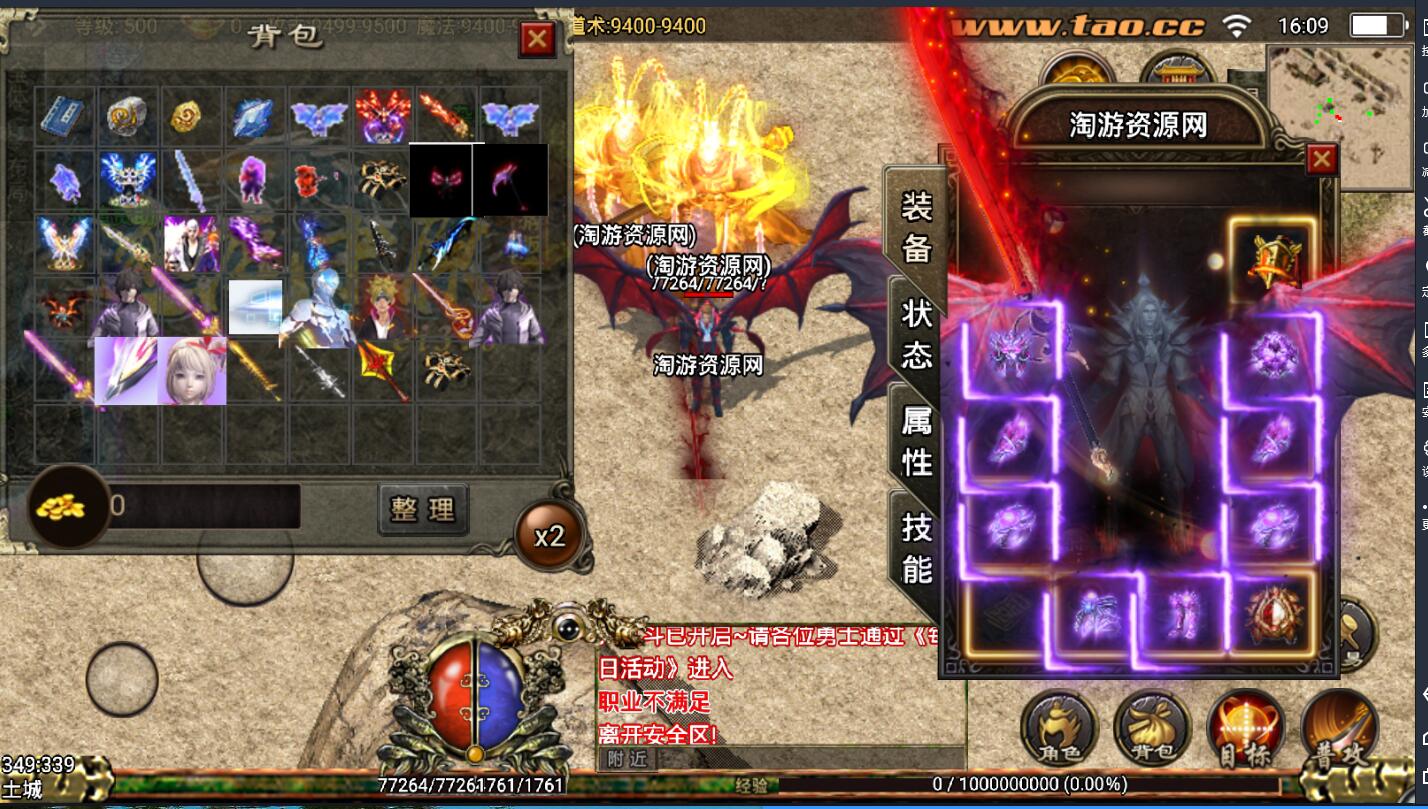
Task: Pick the blonde girl portrait item
Action: click(x=191, y=370)
